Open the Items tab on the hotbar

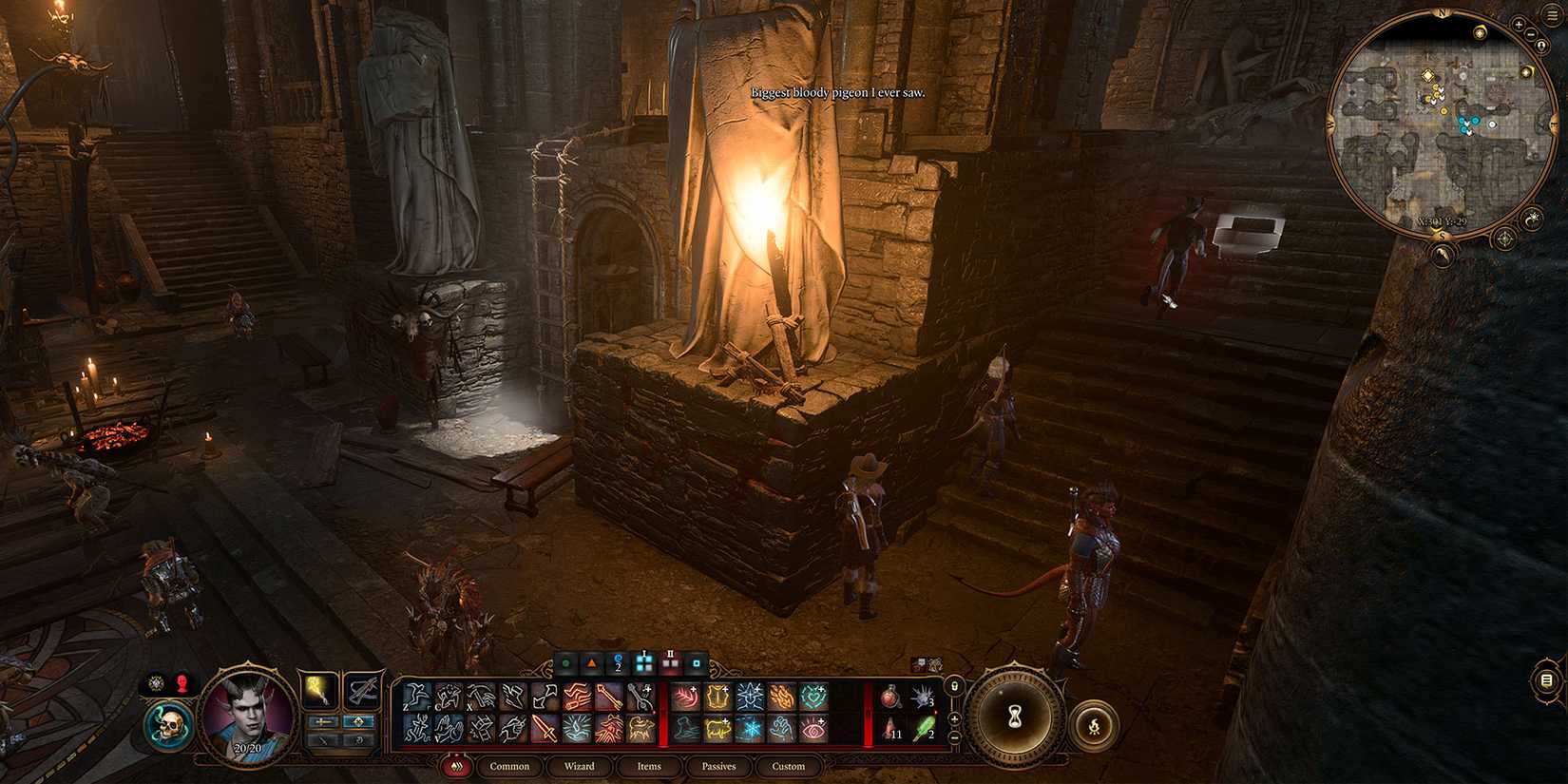point(648,766)
